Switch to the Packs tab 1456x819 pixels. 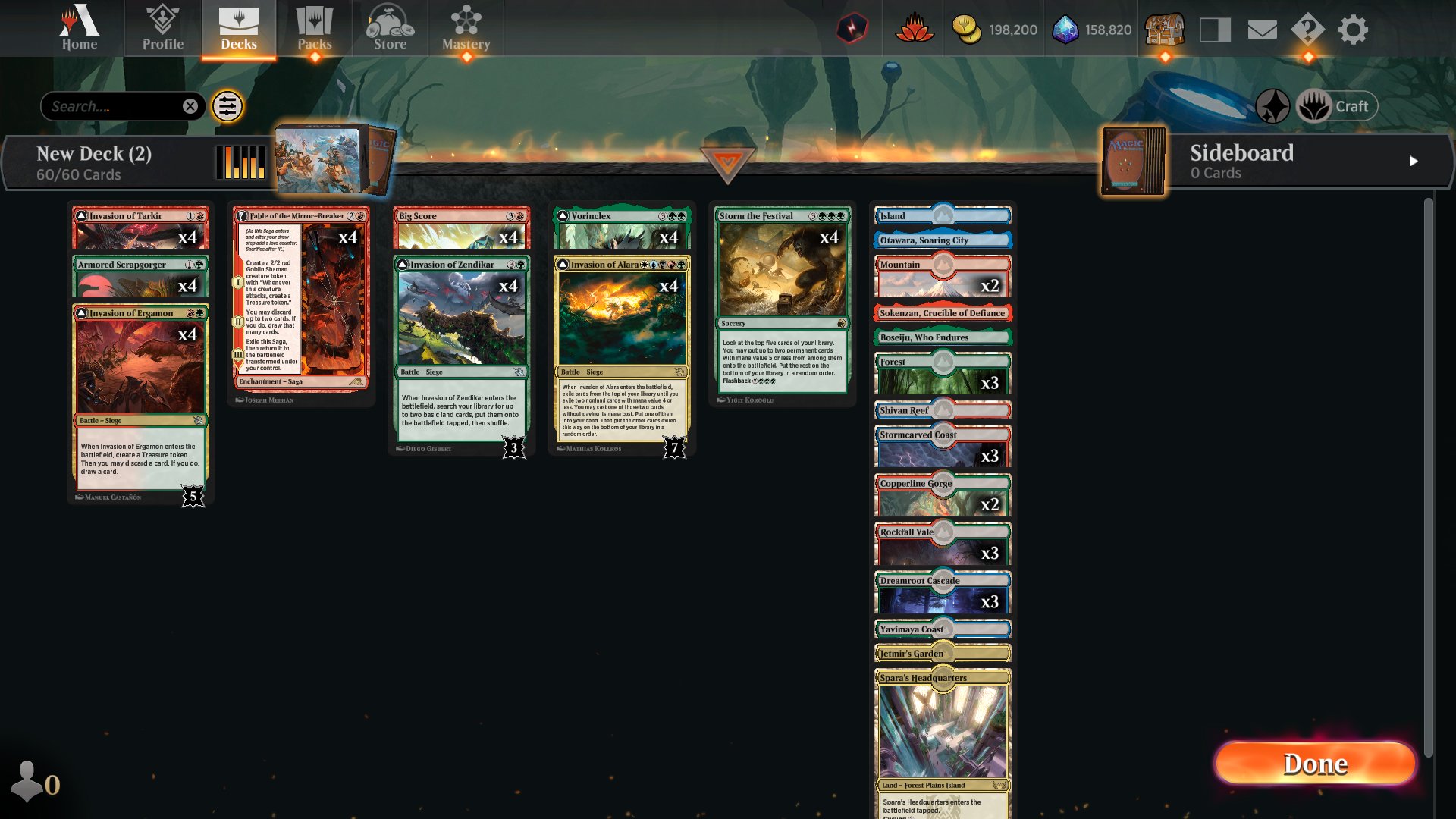click(x=315, y=27)
